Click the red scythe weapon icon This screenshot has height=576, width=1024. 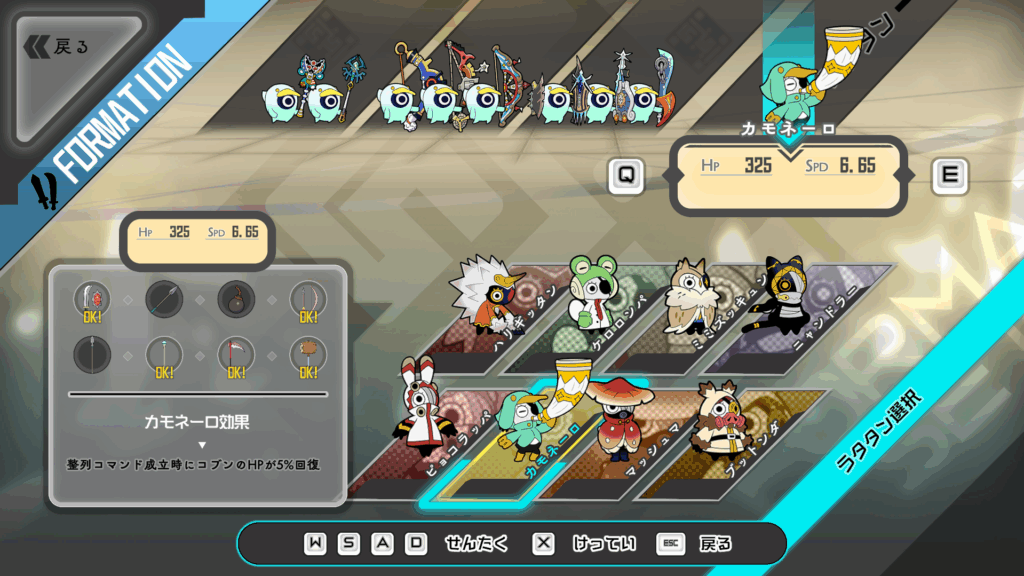(236, 354)
